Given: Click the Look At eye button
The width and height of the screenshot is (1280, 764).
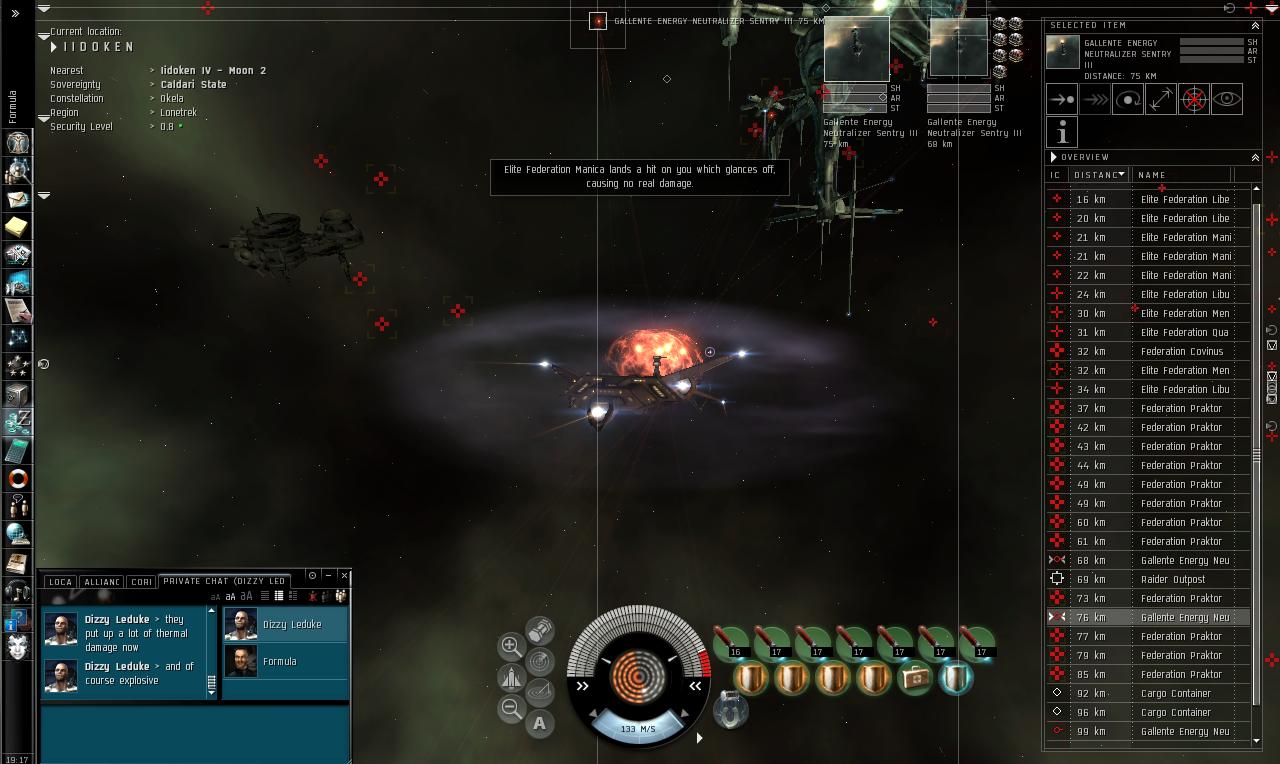Looking at the screenshot, I should [1227, 99].
